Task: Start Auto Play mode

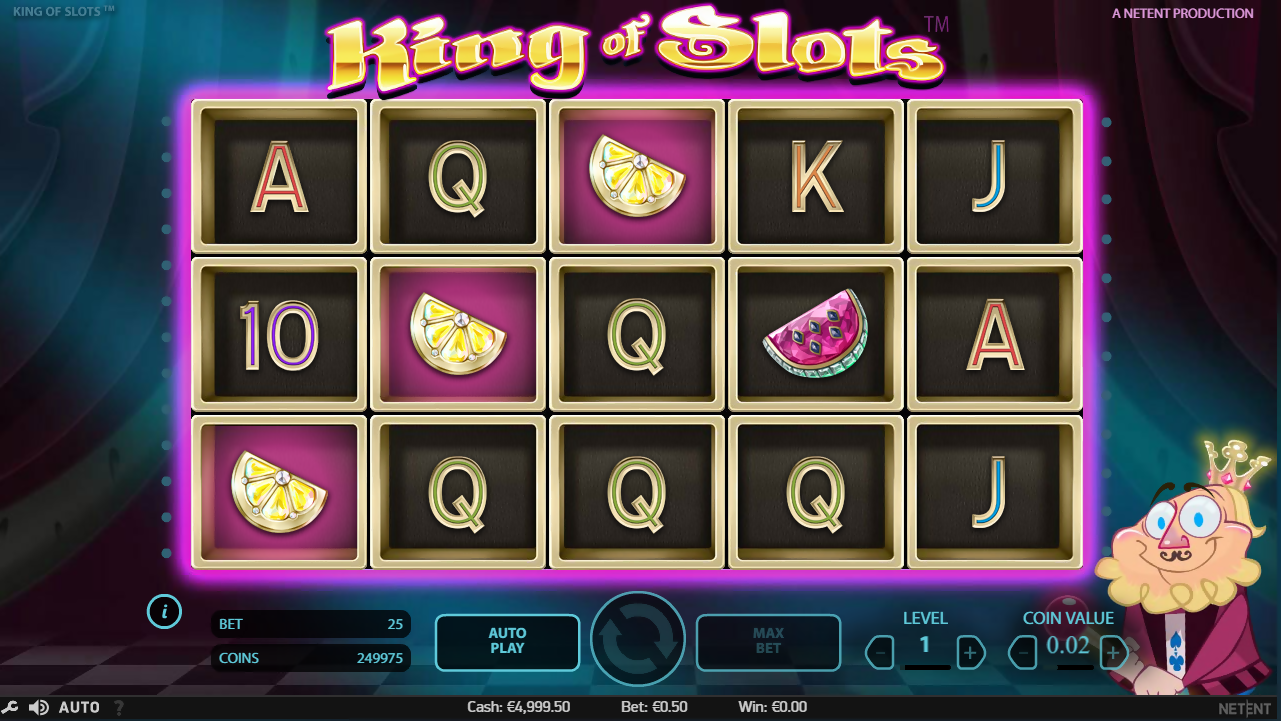Action: pos(507,641)
